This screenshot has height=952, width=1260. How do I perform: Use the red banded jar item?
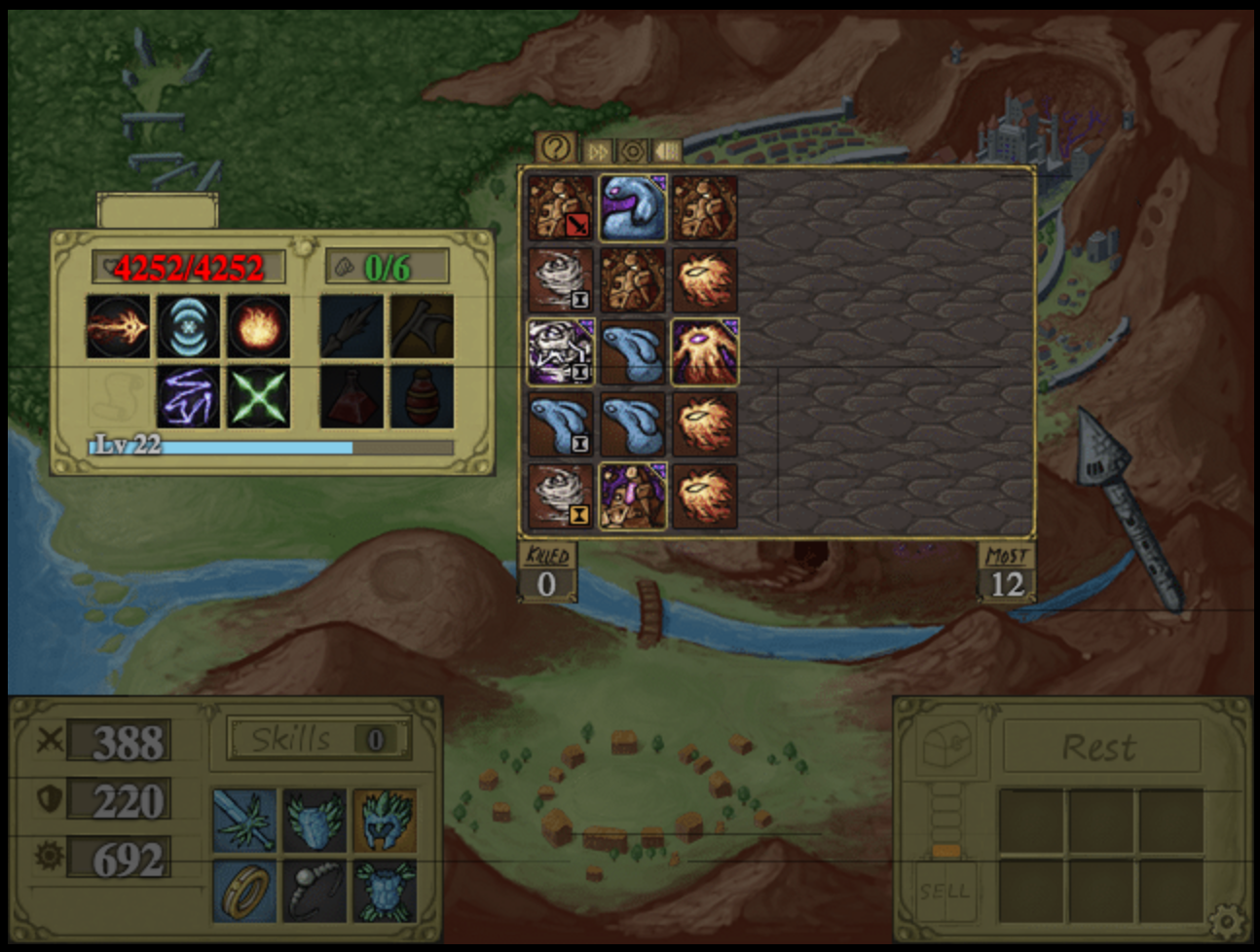[422, 397]
